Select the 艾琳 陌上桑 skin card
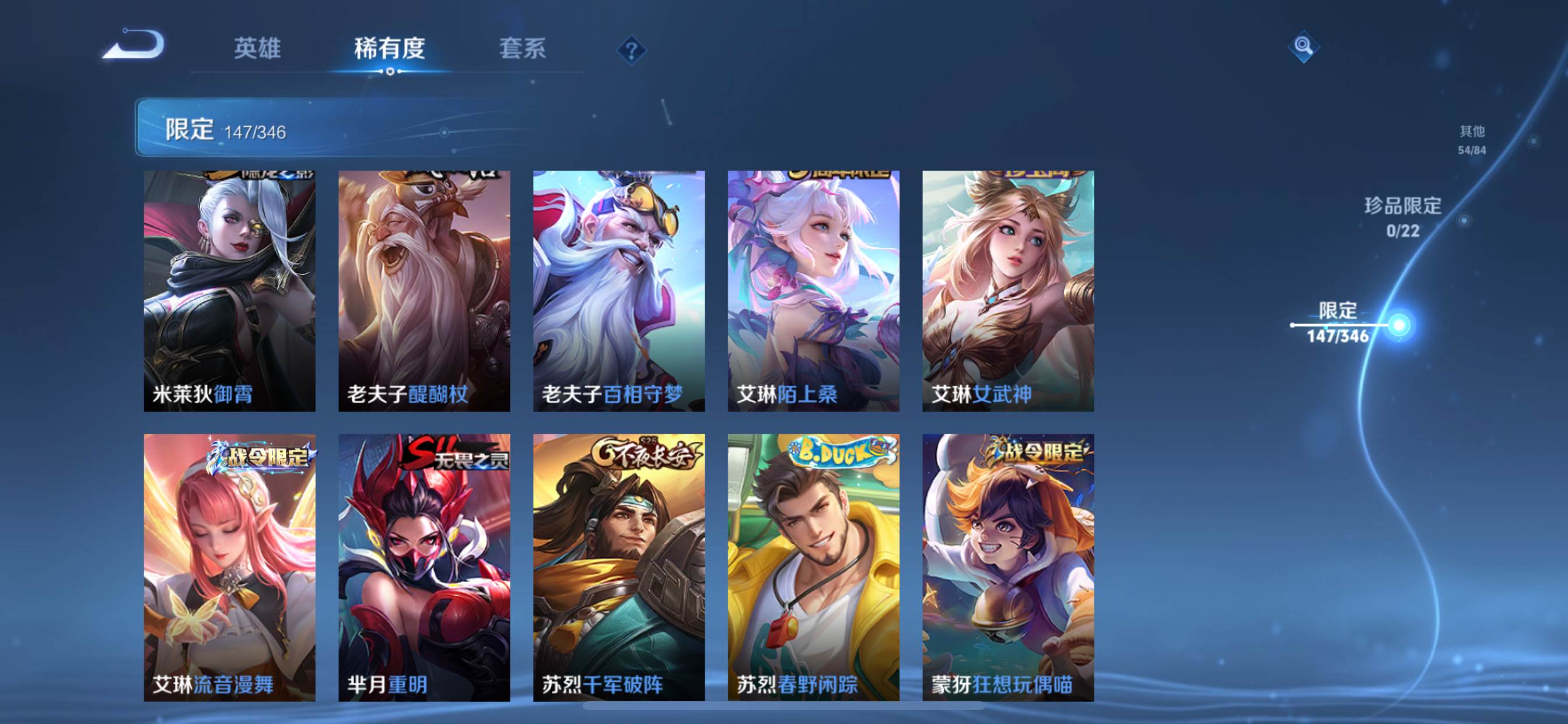1568x724 pixels. click(x=813, y=291)
